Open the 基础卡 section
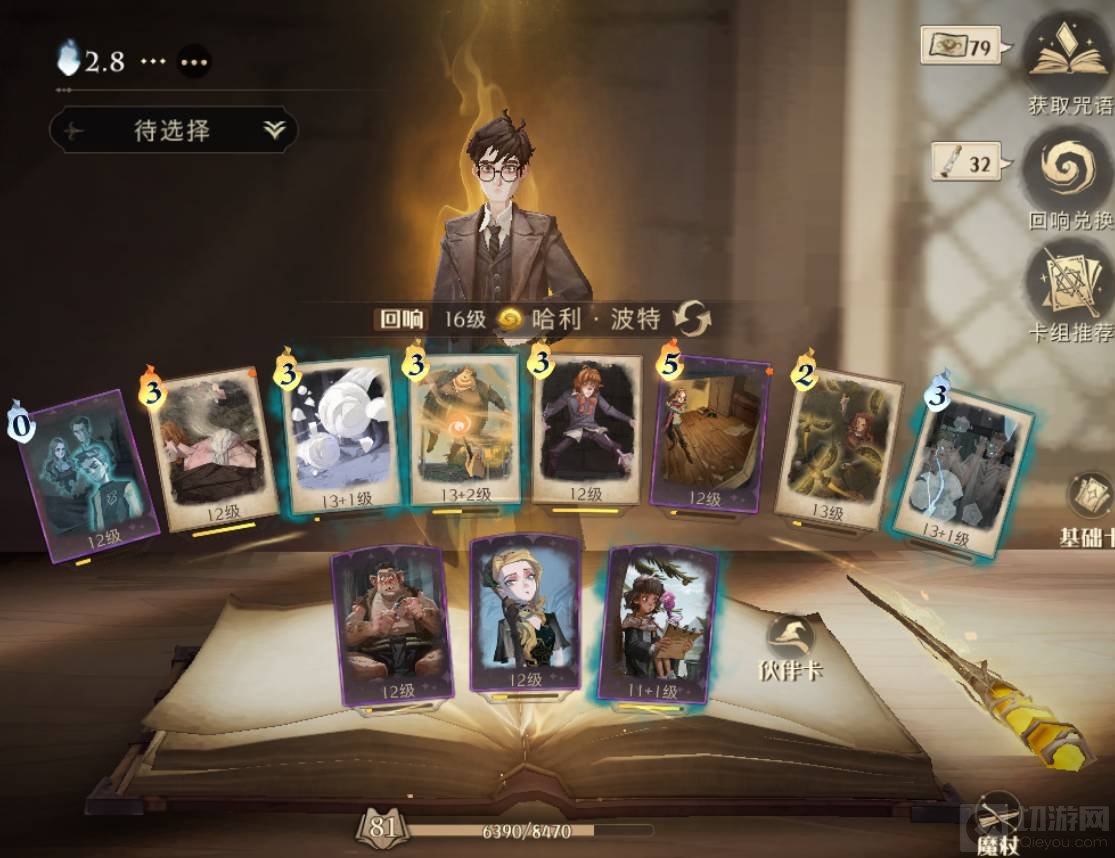The image size is (1115, 858). [x=1090, y=507]
